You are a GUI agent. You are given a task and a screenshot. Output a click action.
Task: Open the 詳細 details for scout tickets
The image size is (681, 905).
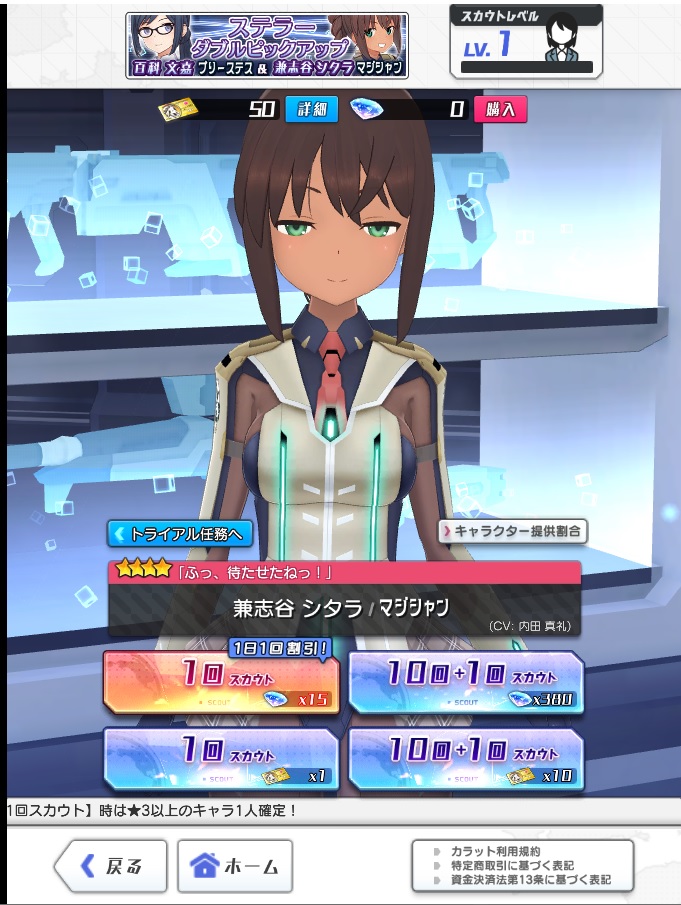(305, 109)
